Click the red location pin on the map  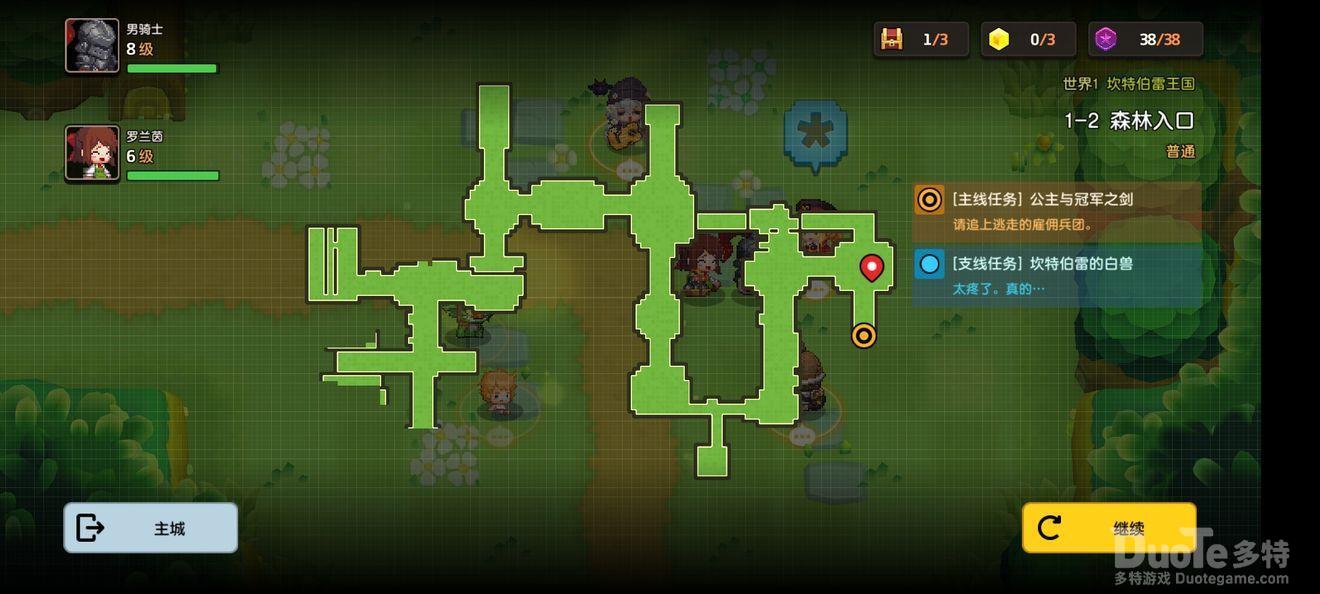pyautogui.click(x=872, y=267)
